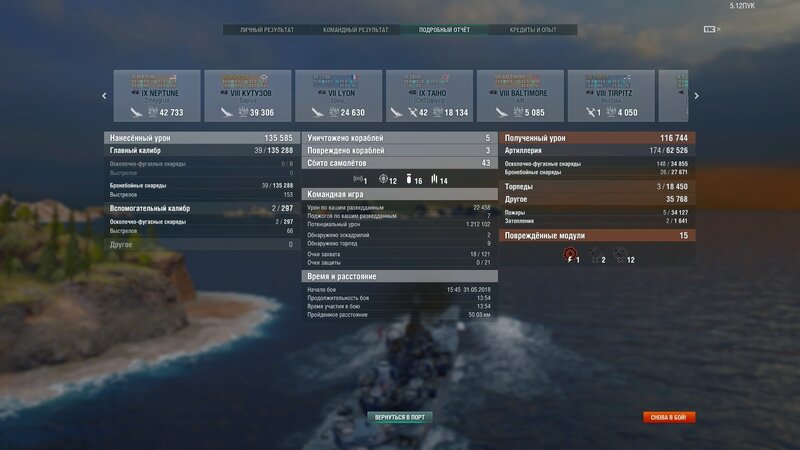Select the IX Neptune ship card
Screen dimensions: 800x450
click(157, 96)
